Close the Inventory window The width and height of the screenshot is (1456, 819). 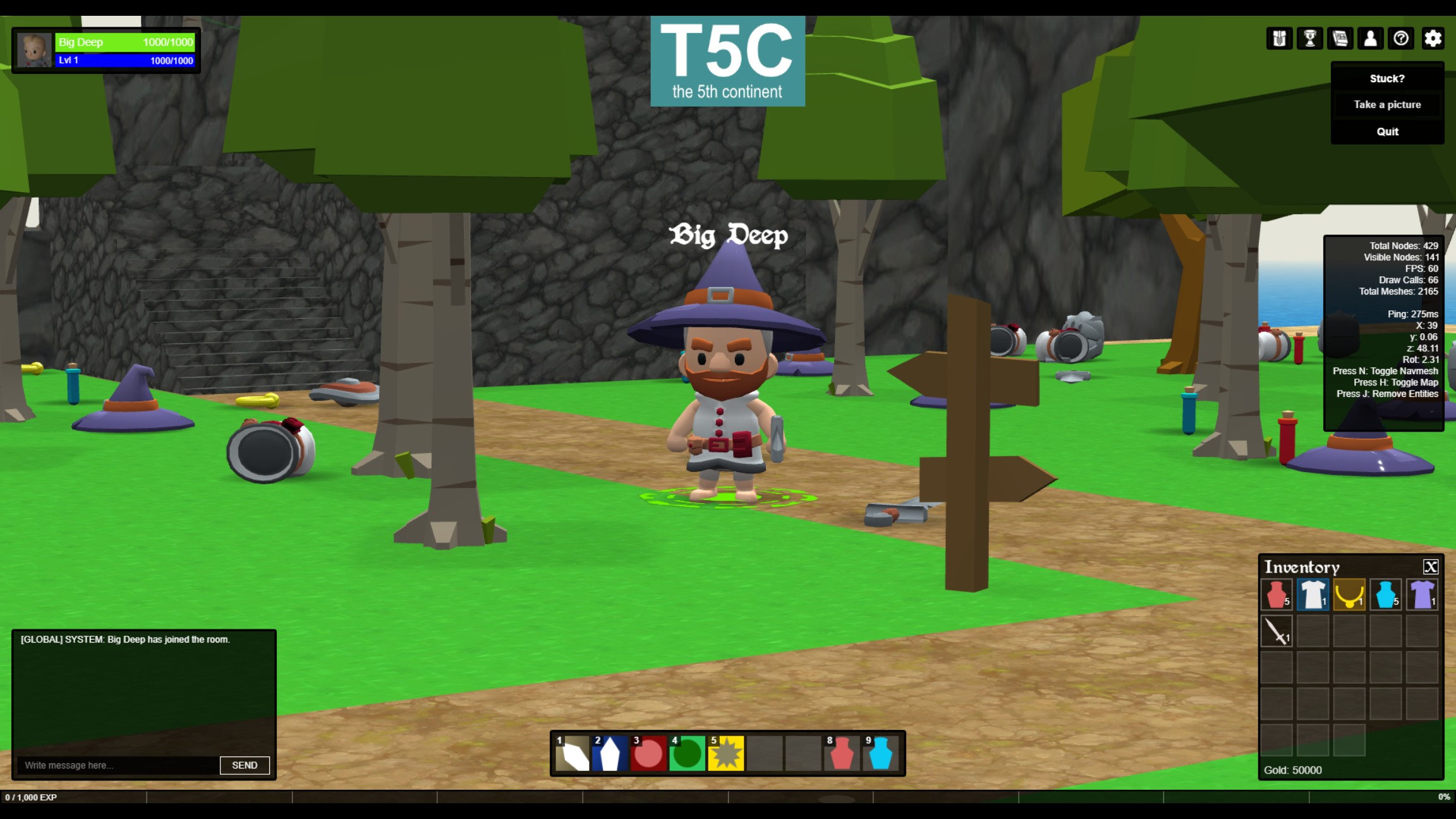point(1430,567)
